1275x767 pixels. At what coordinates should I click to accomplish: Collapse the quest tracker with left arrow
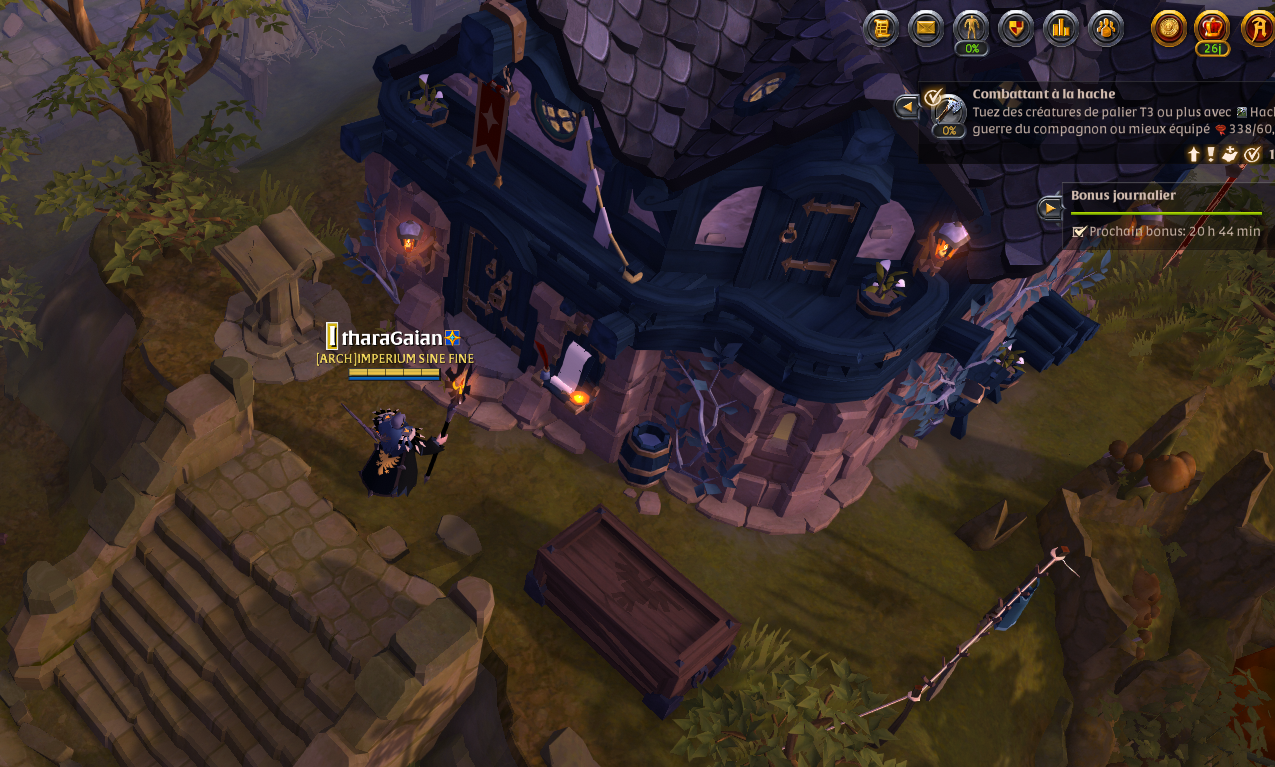pos(907,106)
